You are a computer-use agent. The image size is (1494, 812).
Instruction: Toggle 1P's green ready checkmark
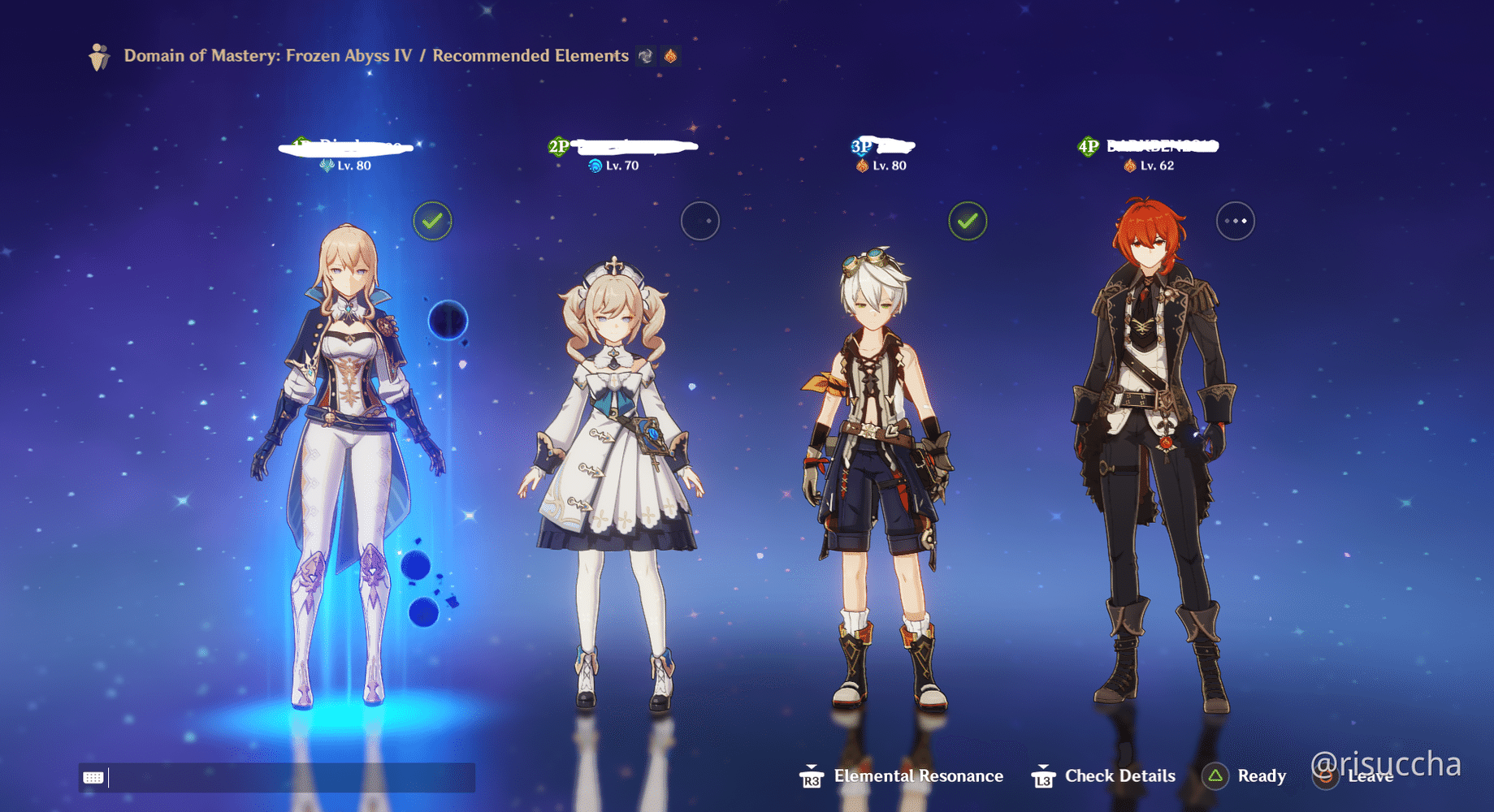432,220
